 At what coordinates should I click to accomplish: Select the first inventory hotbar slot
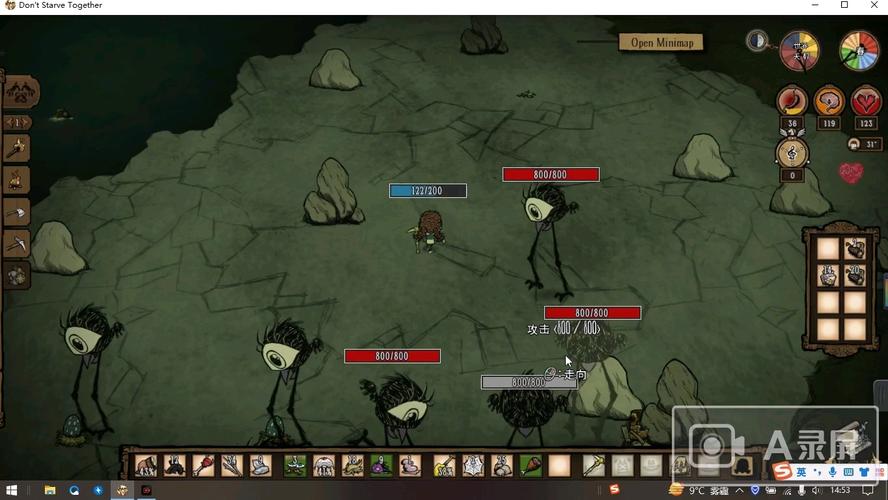click(x=146, y=465)
